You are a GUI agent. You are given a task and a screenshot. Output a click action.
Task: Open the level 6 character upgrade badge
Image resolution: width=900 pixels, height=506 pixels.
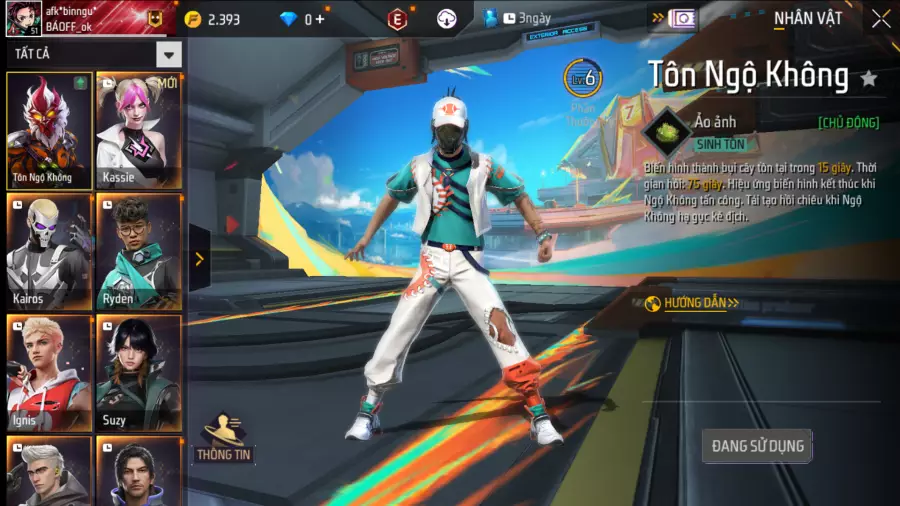coord(582,77)
